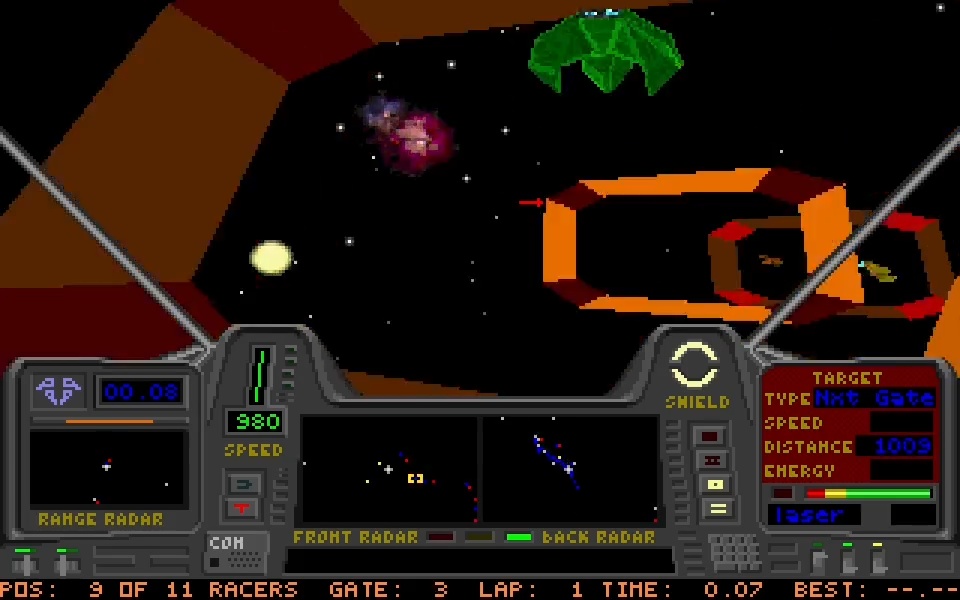This screenshot has height=600, width=960.
Task: Click the green arrow button under Speed
Action: pyautogui.click(x=244, y=484)
